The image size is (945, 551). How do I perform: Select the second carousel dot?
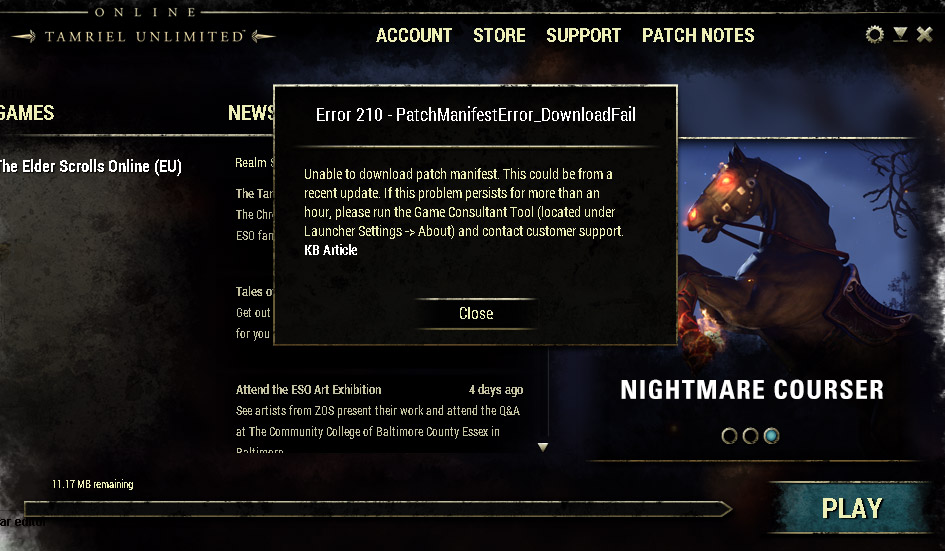pos(750,436)
